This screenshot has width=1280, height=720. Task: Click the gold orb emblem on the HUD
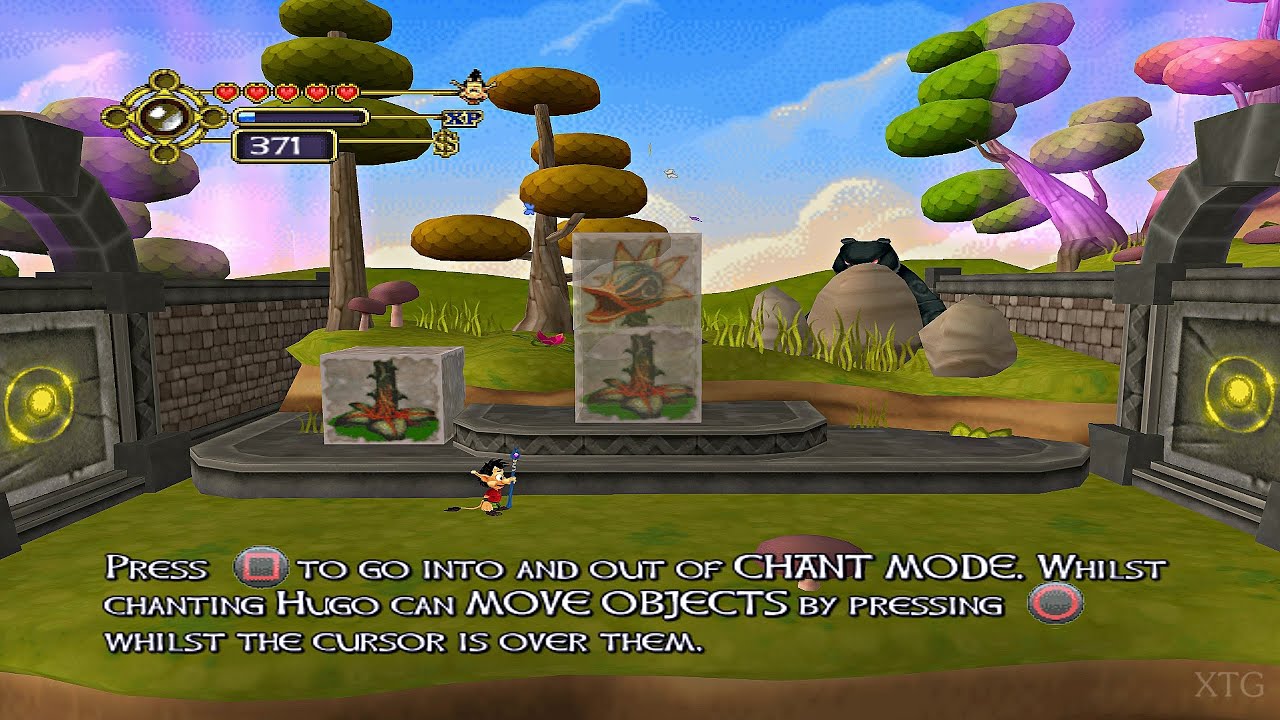(168, 115)
